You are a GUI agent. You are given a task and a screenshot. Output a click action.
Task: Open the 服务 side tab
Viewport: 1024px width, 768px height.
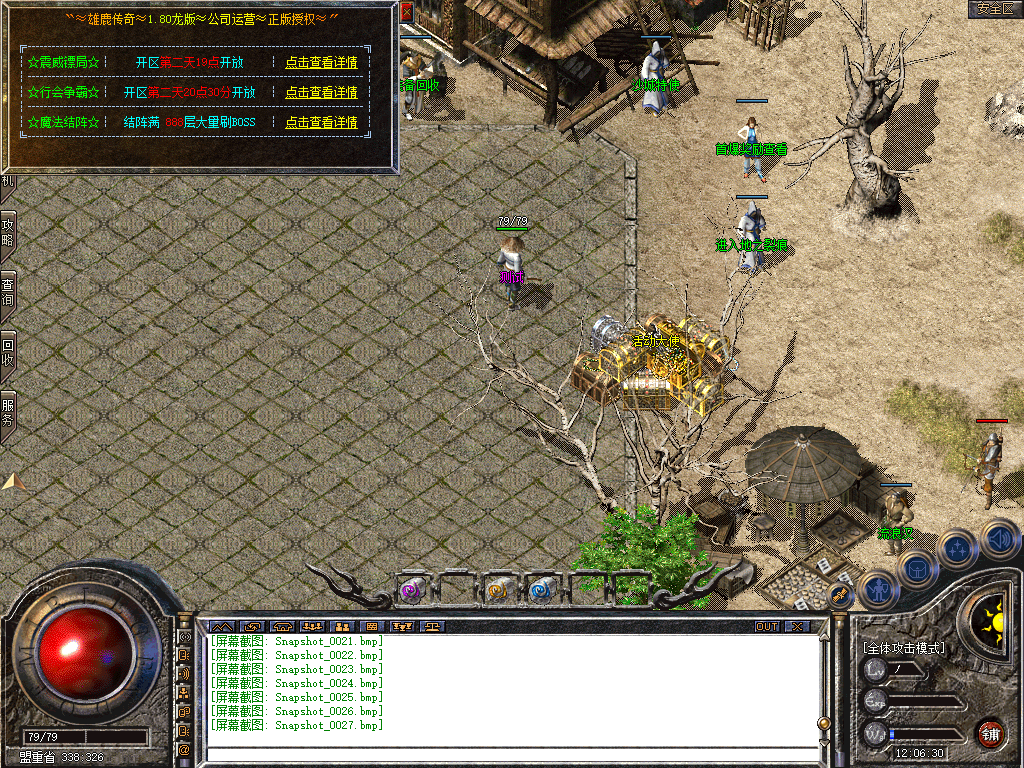click(x=8, y=412)
